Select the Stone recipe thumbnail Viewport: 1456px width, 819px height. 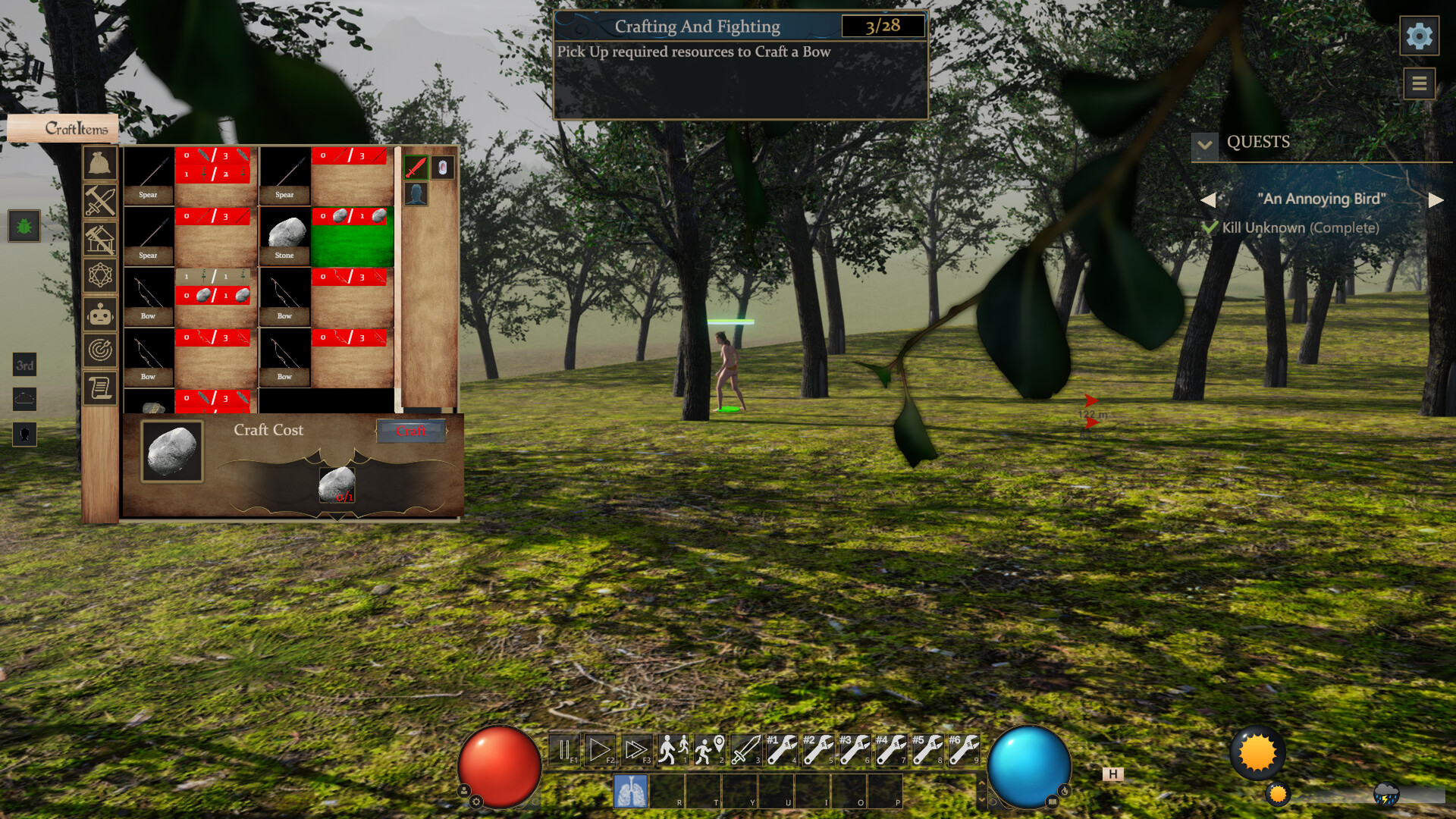284,235
